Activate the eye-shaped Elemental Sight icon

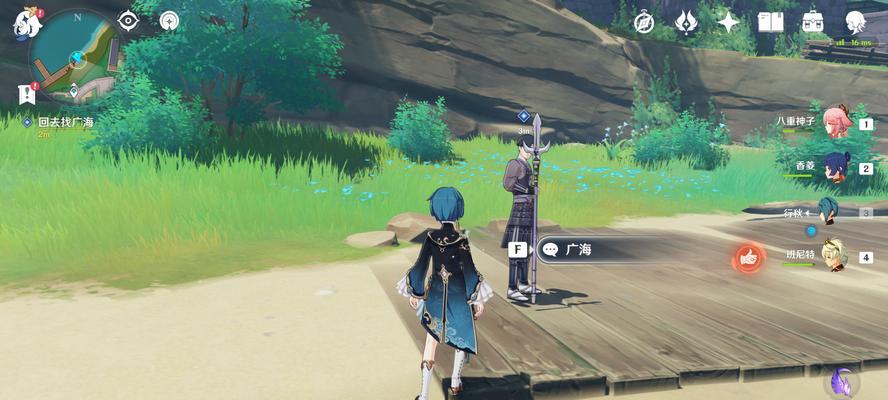point(129,20)
